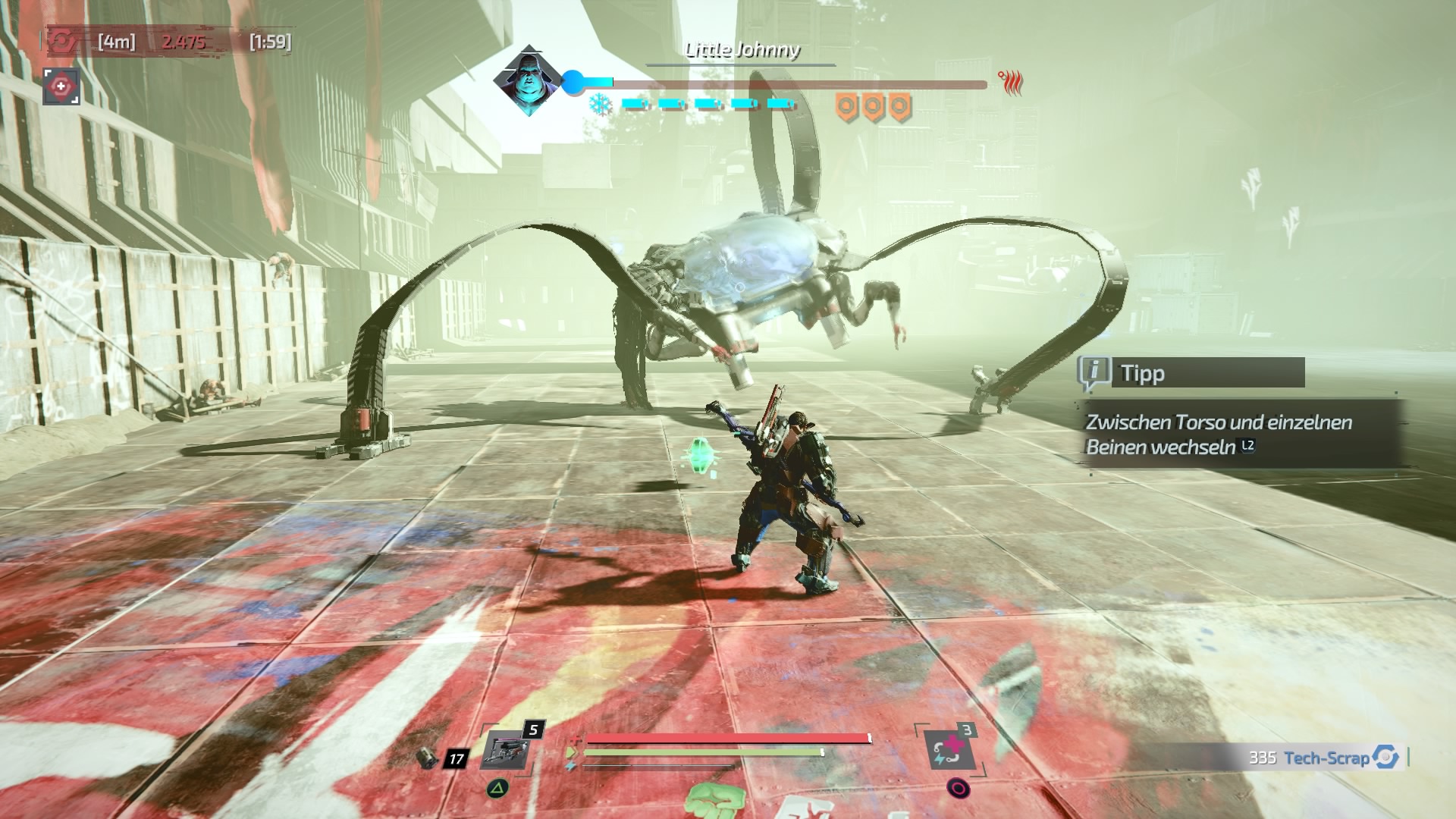
Task: Click the red tracker icon beside distance
Action: [x=62, y=41]
